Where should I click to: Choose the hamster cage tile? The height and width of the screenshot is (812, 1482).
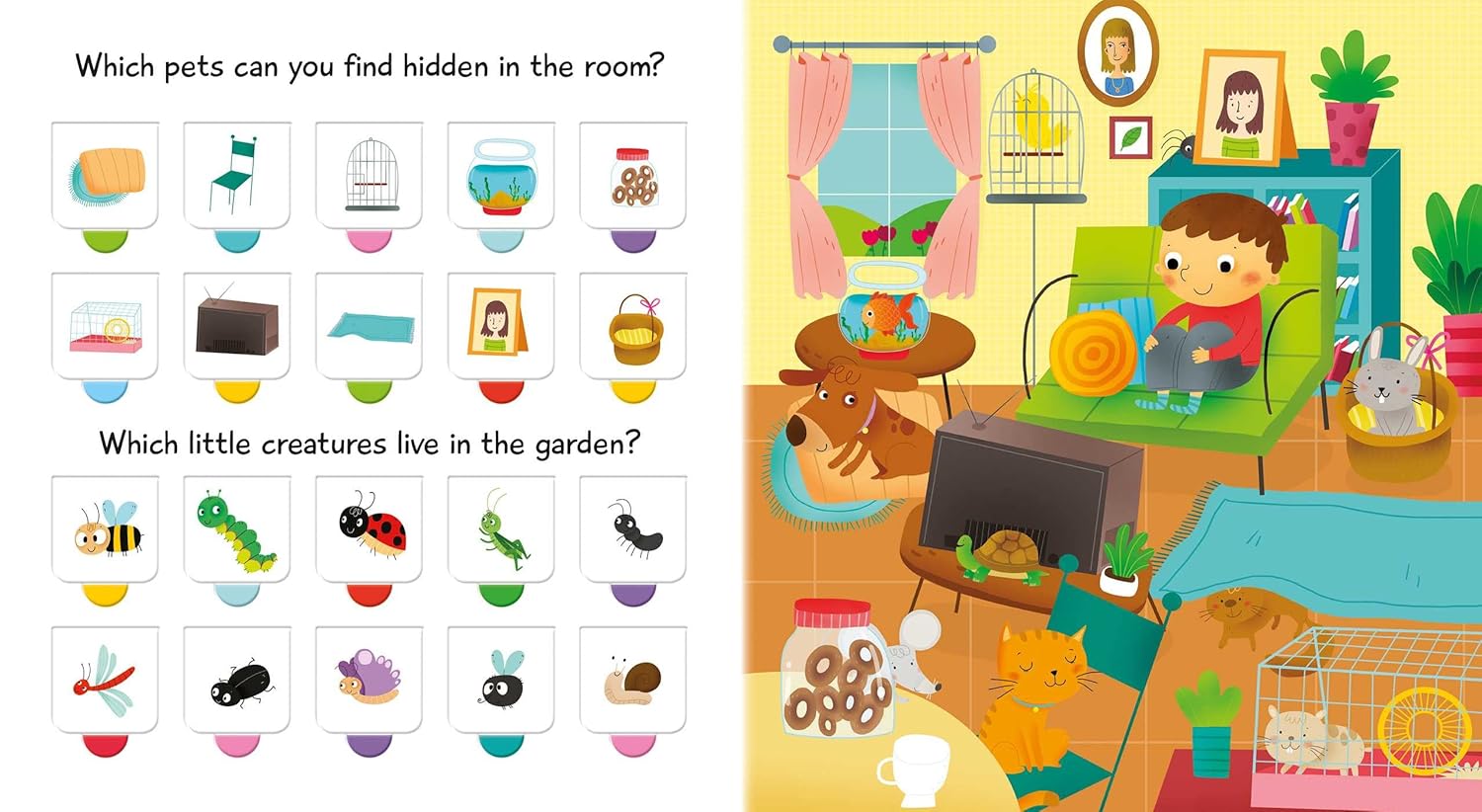[105, 325]
